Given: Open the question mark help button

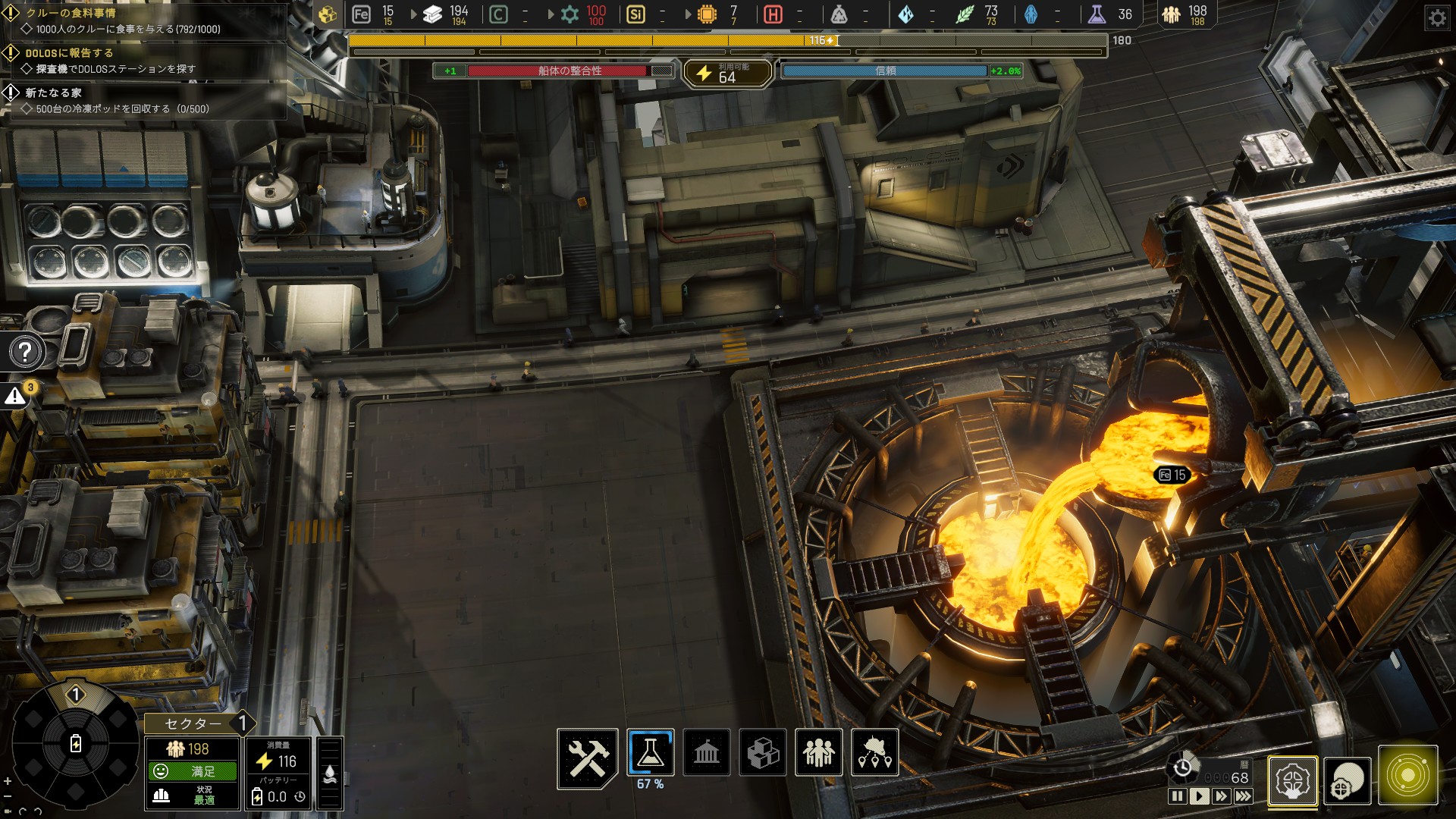Looking at the screenshot, I should [25, 352].
